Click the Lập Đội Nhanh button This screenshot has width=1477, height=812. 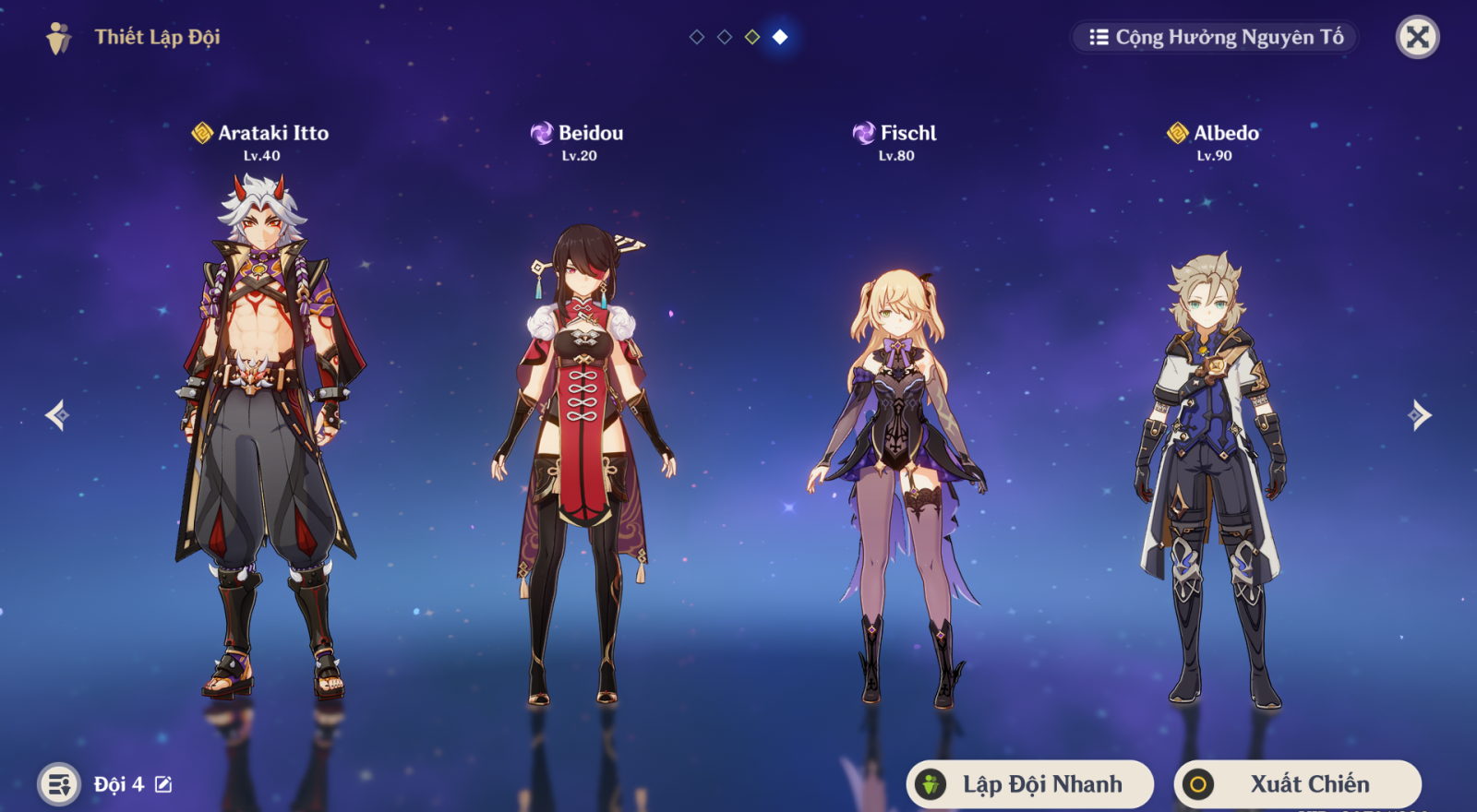click(1030, 784)
